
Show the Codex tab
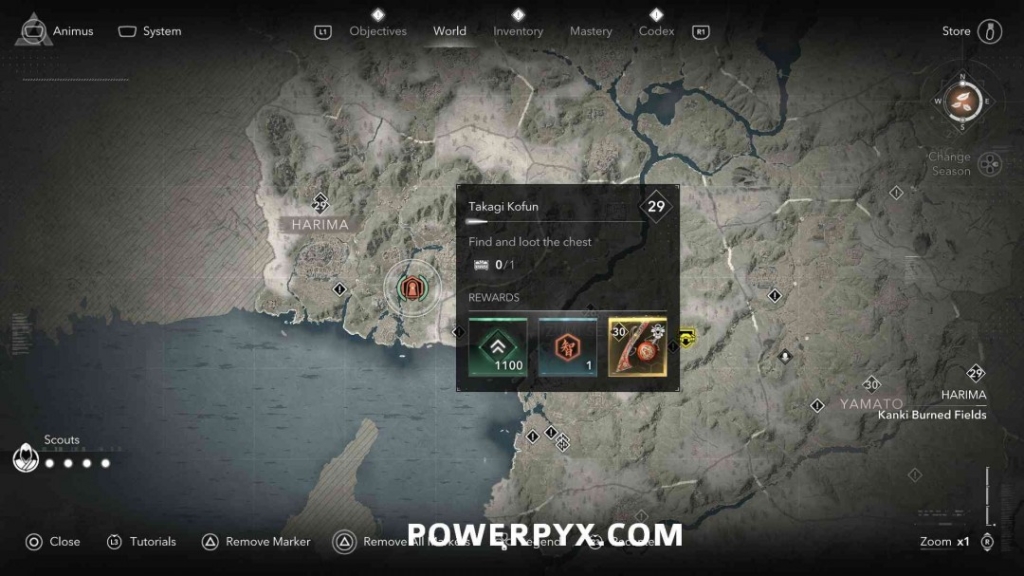[656, 31]
